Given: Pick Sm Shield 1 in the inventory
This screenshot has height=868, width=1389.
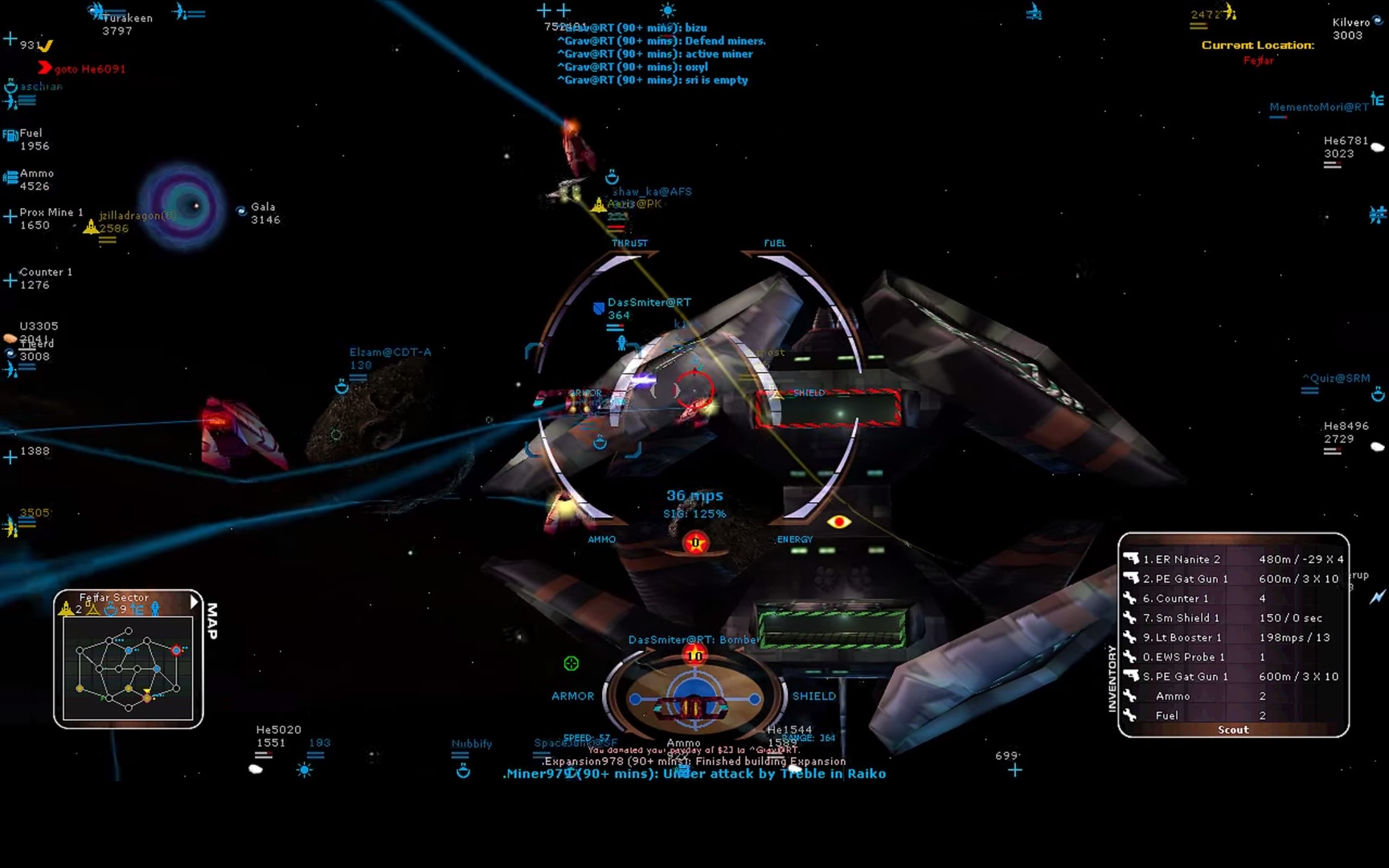Looking at the screenshot, I should (x=1187, y=618).
